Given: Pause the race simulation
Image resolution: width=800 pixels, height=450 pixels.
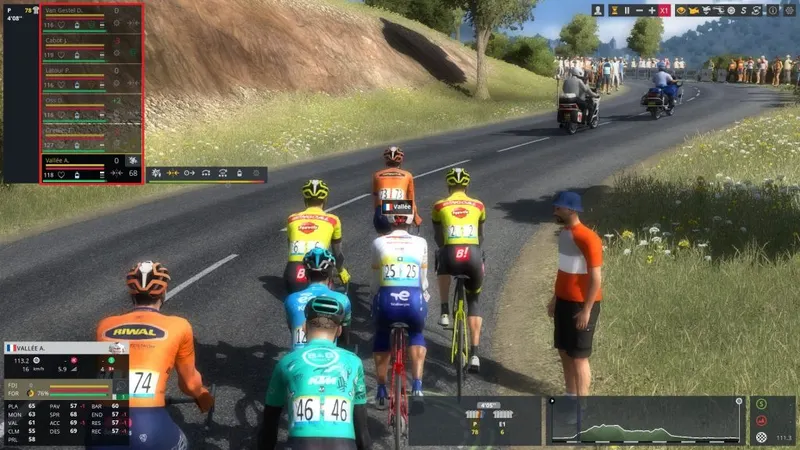Looking at the screenshot, I should (627, 10).
